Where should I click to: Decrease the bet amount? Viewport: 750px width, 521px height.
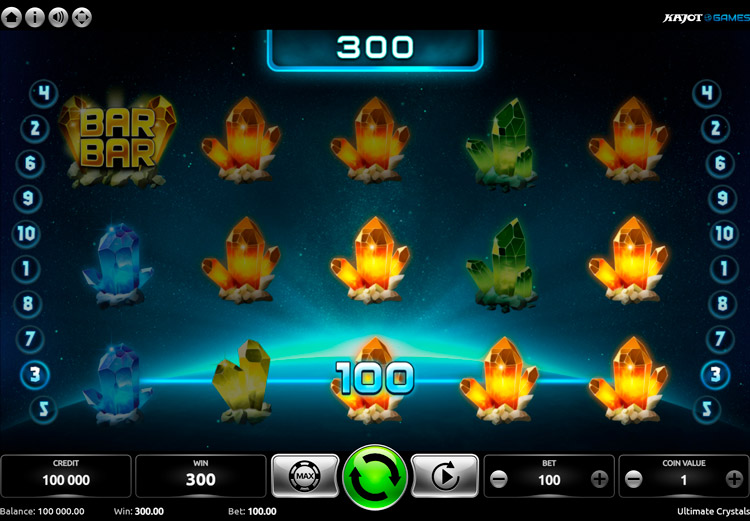click(x=499, y=479)
